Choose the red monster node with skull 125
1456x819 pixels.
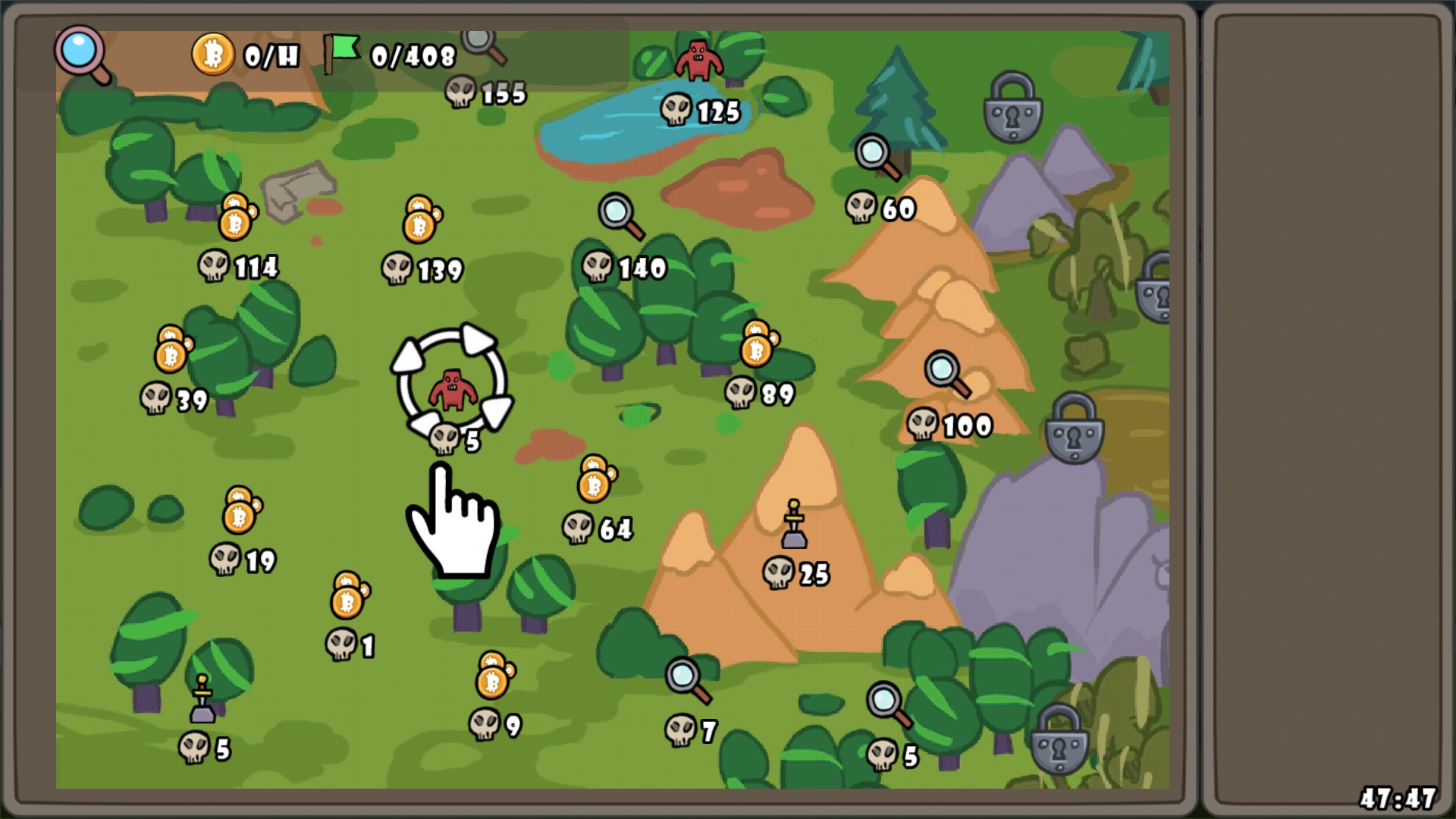tap(698, 61)
